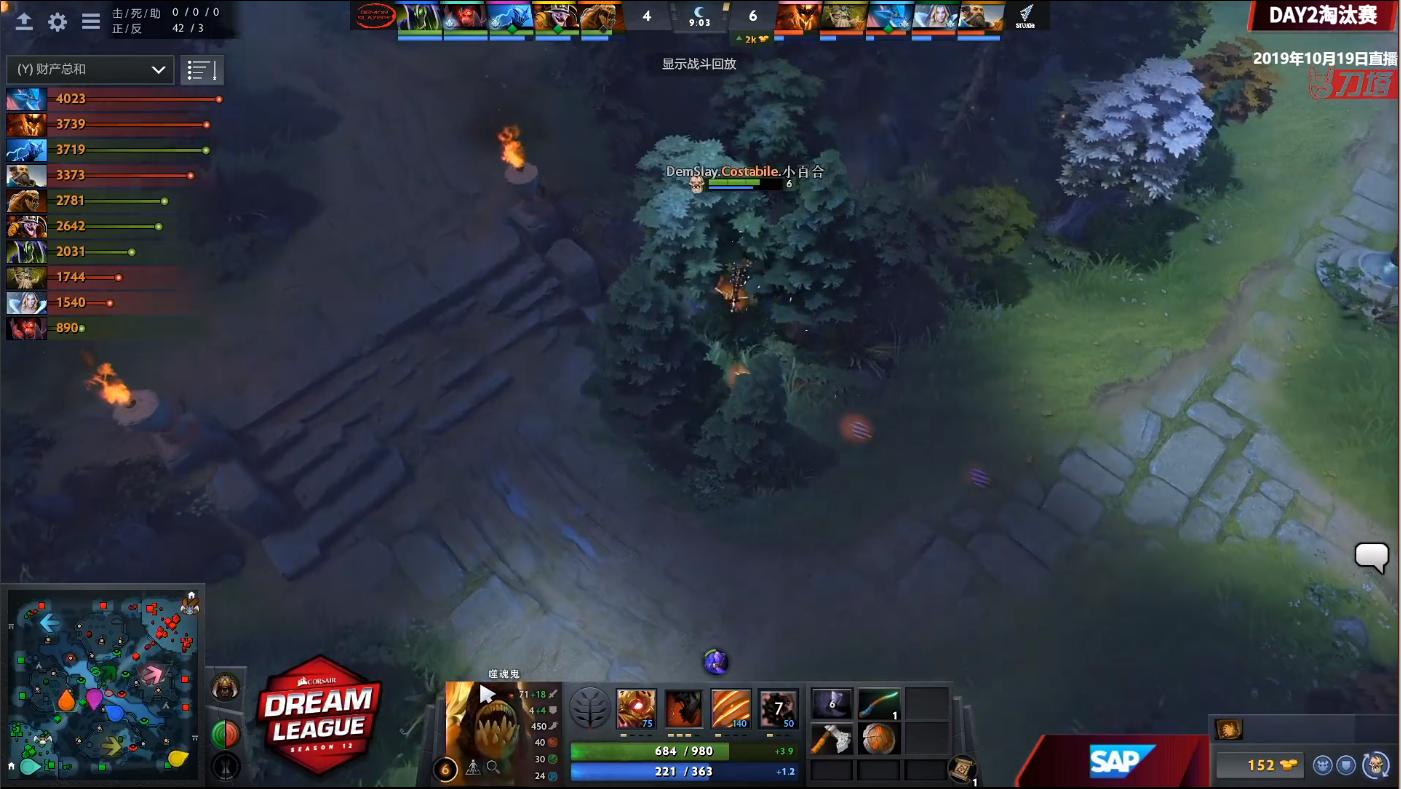The image size is (1401, 789).
Task: Open the spectator settings gear
Action: tap(56, 22)
